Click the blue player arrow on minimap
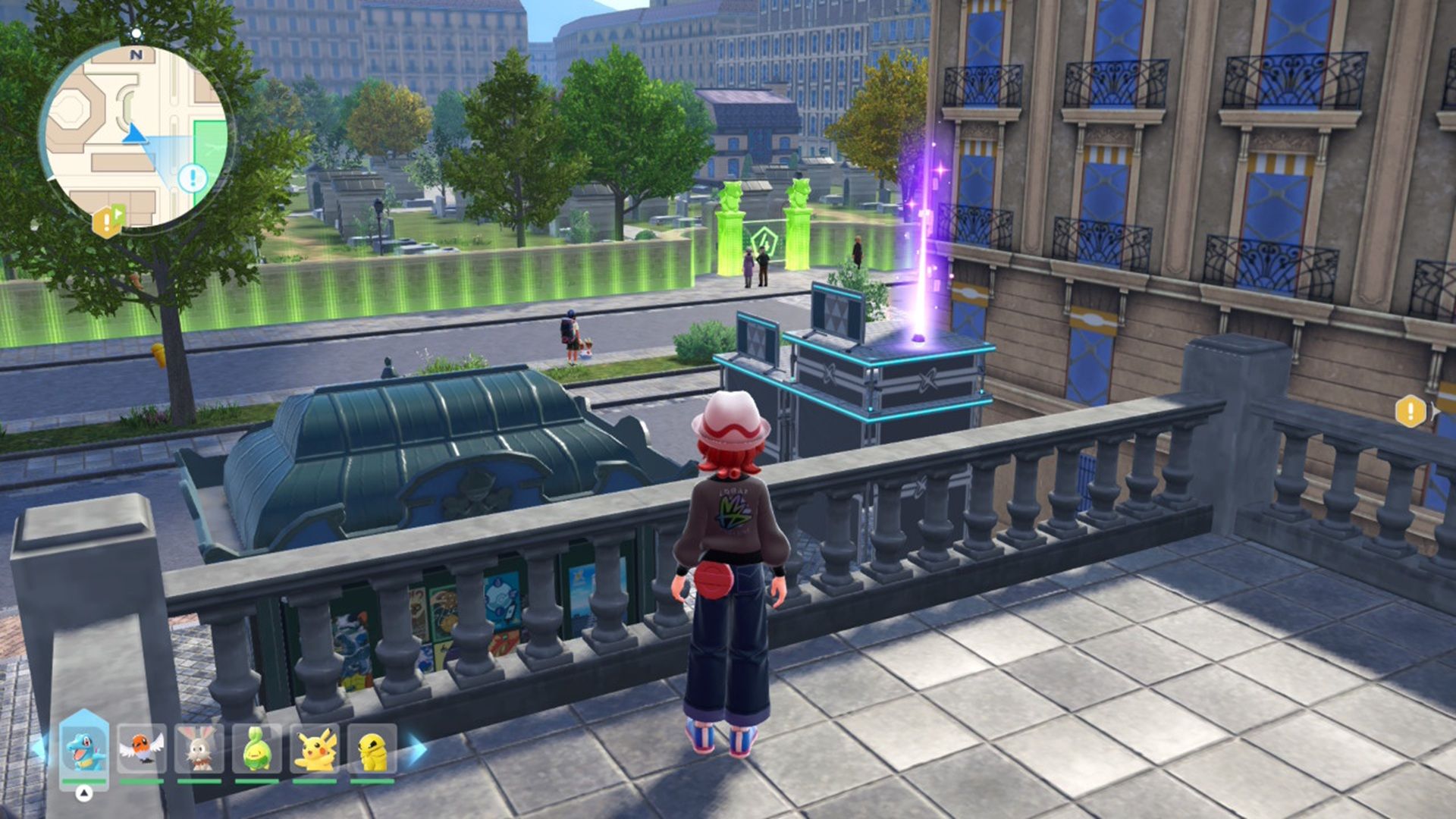 (134, 134)
